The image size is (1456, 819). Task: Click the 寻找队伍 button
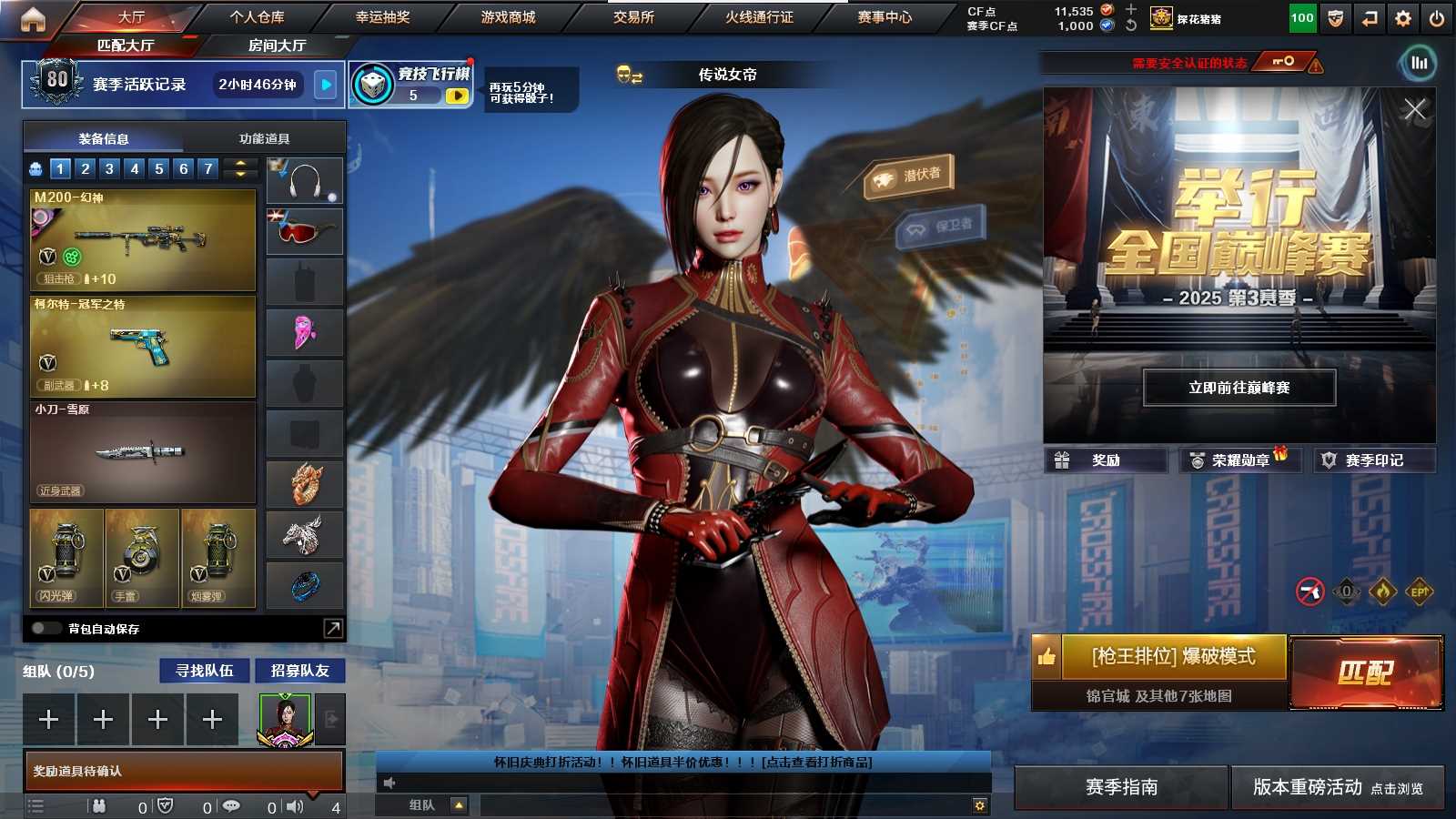pyautogui.click(x=205, y=671)
